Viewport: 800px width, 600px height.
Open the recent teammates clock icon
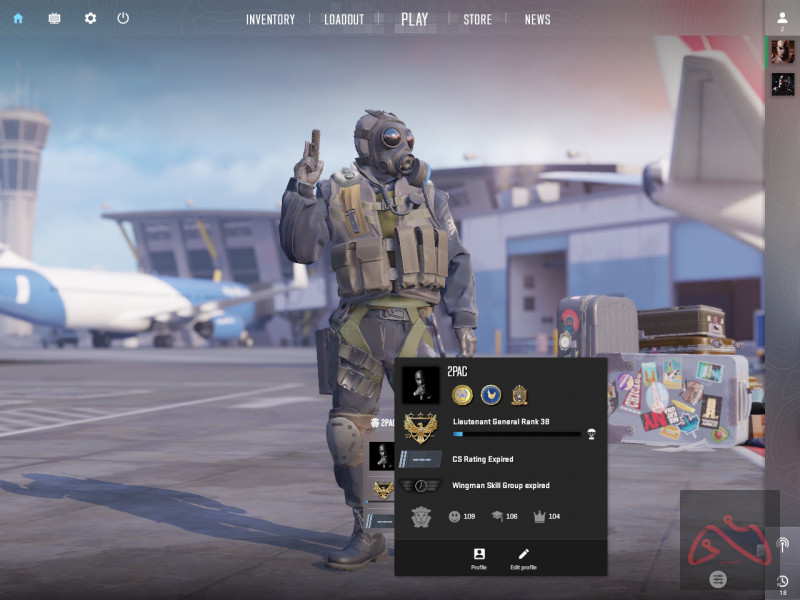(x=783, y=581)
